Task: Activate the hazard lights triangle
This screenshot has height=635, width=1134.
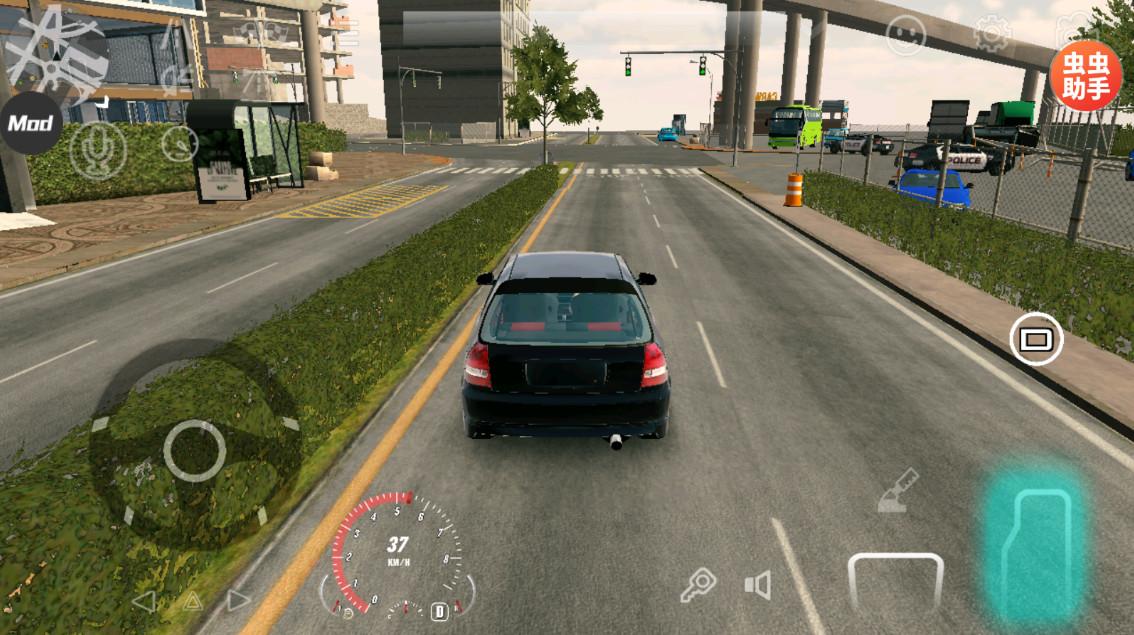Action: coord(191,601)
